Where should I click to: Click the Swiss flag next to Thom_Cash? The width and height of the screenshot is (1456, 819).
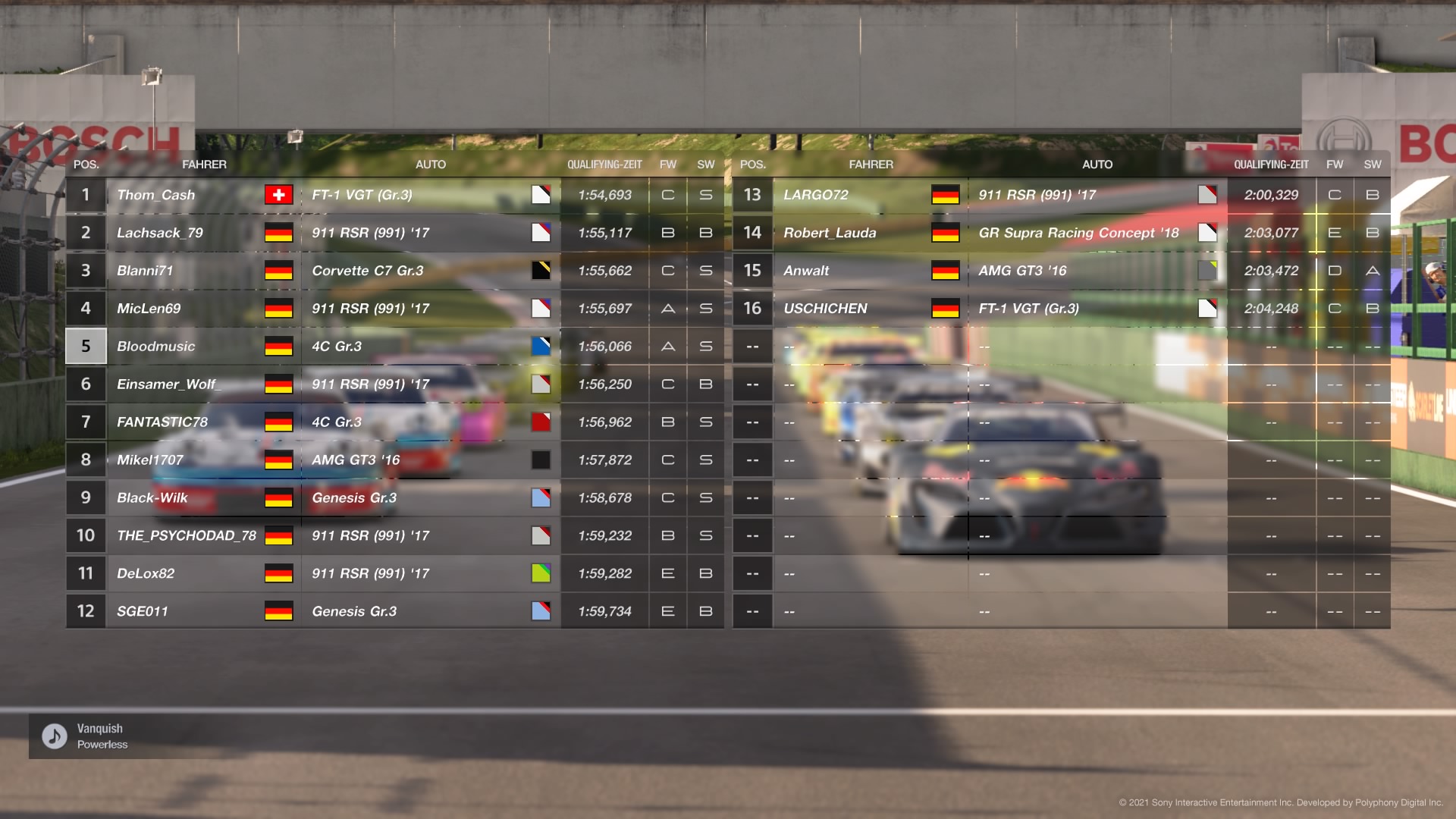(279, 194)
